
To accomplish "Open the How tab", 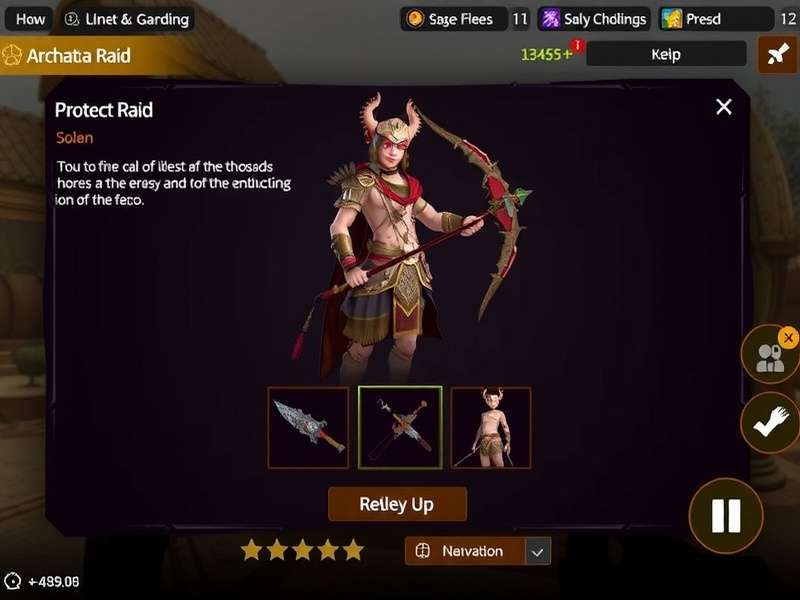I will pos(30,19).
